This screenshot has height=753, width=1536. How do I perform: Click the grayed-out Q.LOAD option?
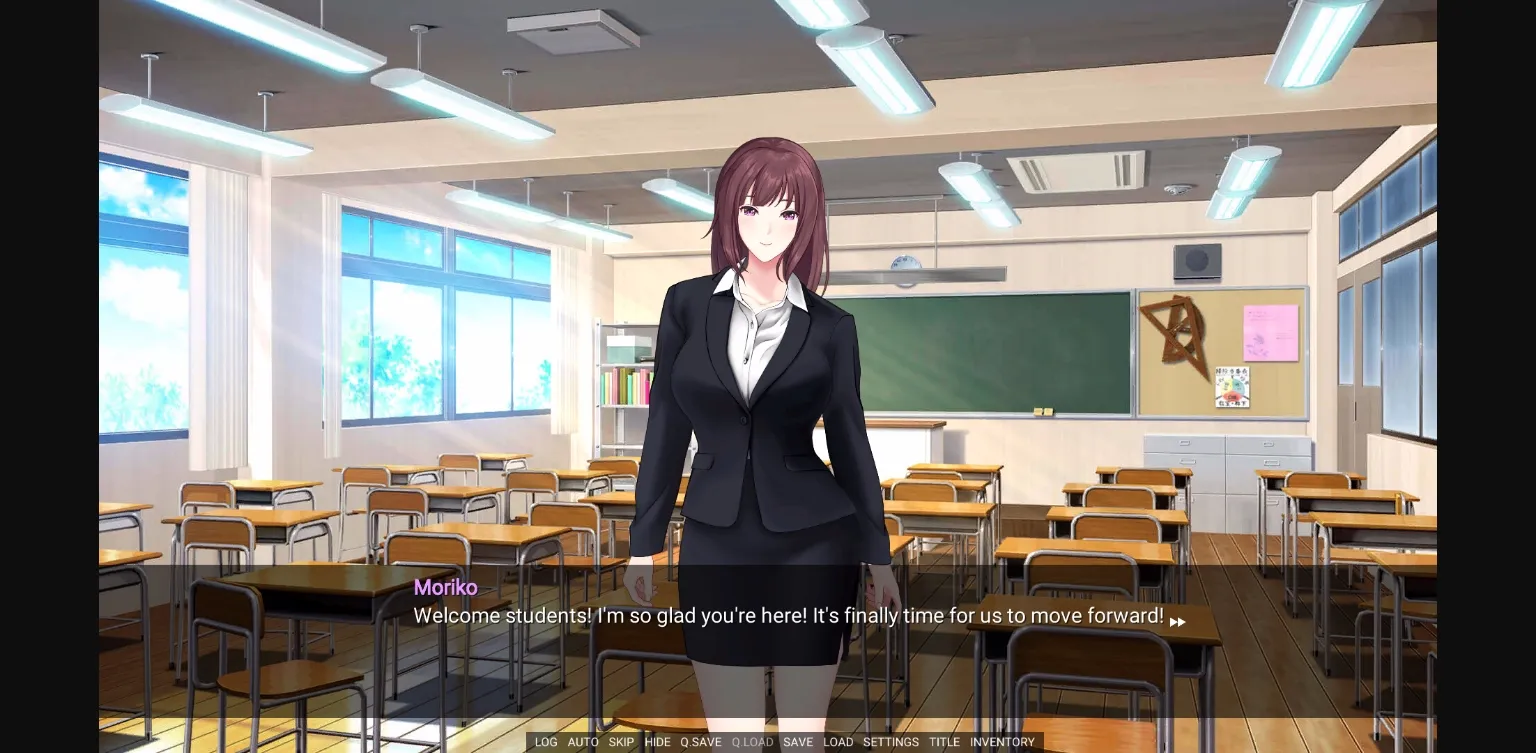tap(752, 742)
